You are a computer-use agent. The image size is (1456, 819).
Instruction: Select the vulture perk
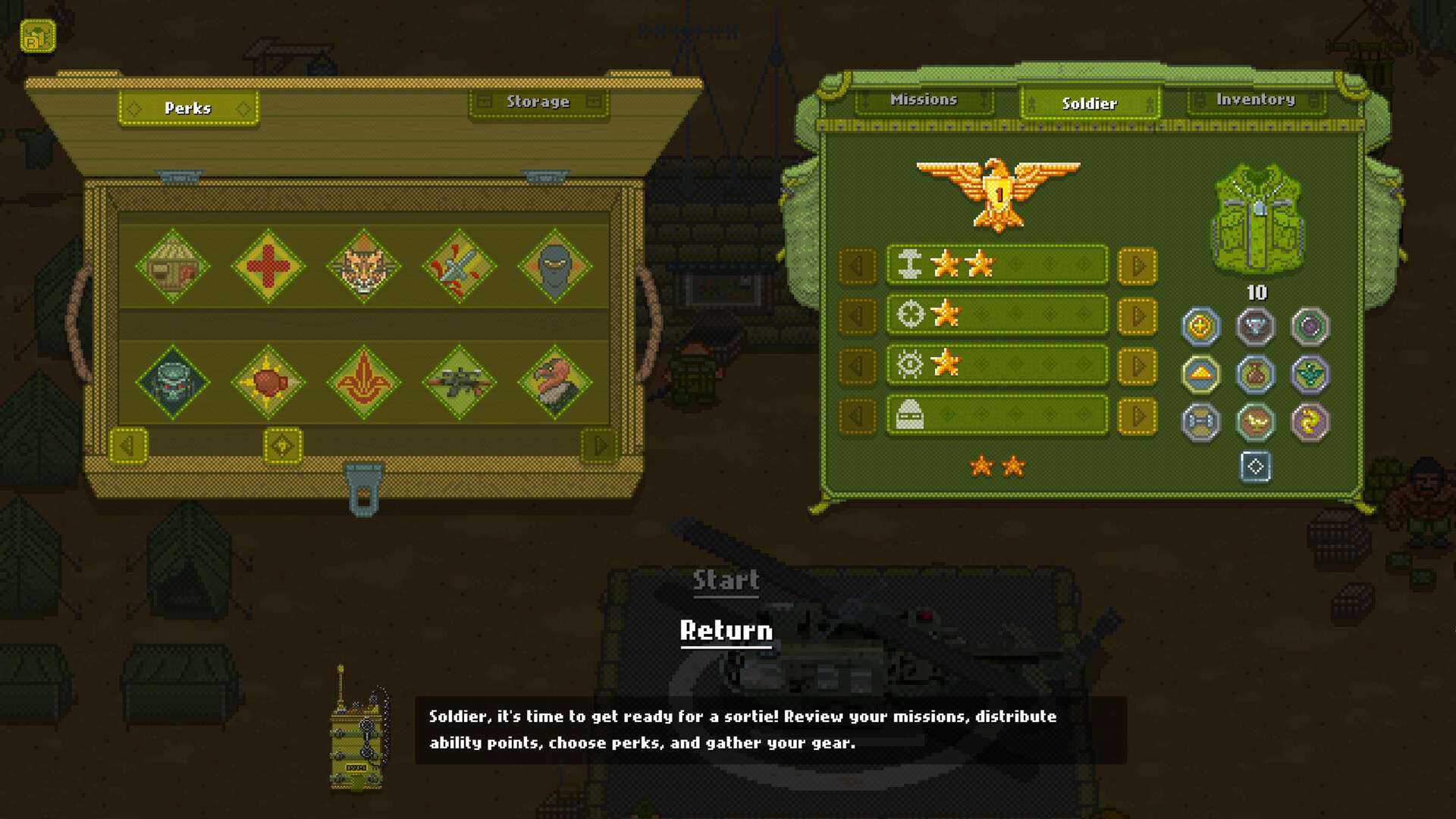pos(554,382)
